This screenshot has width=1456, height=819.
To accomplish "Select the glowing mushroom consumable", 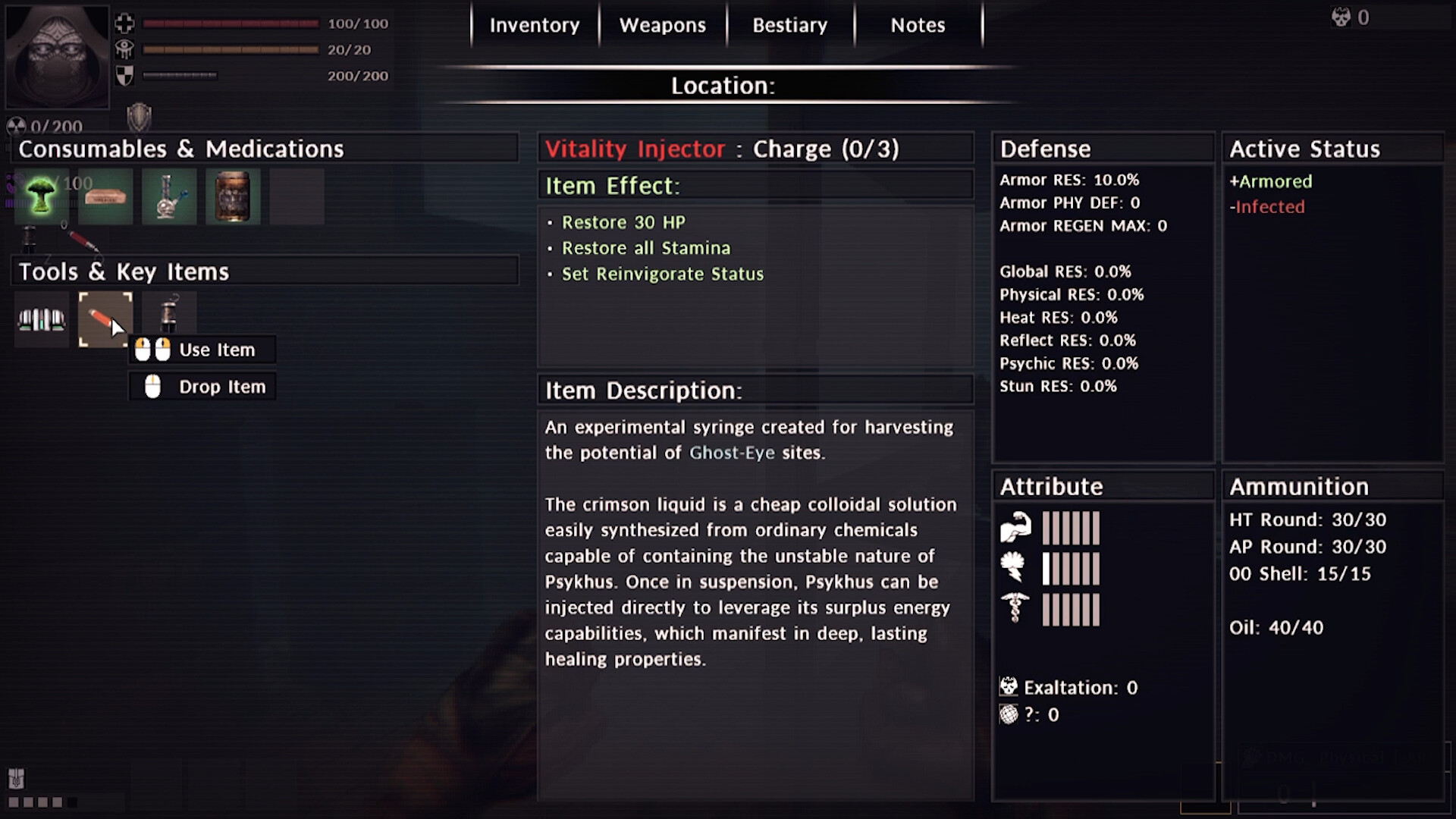I will 40,196.
